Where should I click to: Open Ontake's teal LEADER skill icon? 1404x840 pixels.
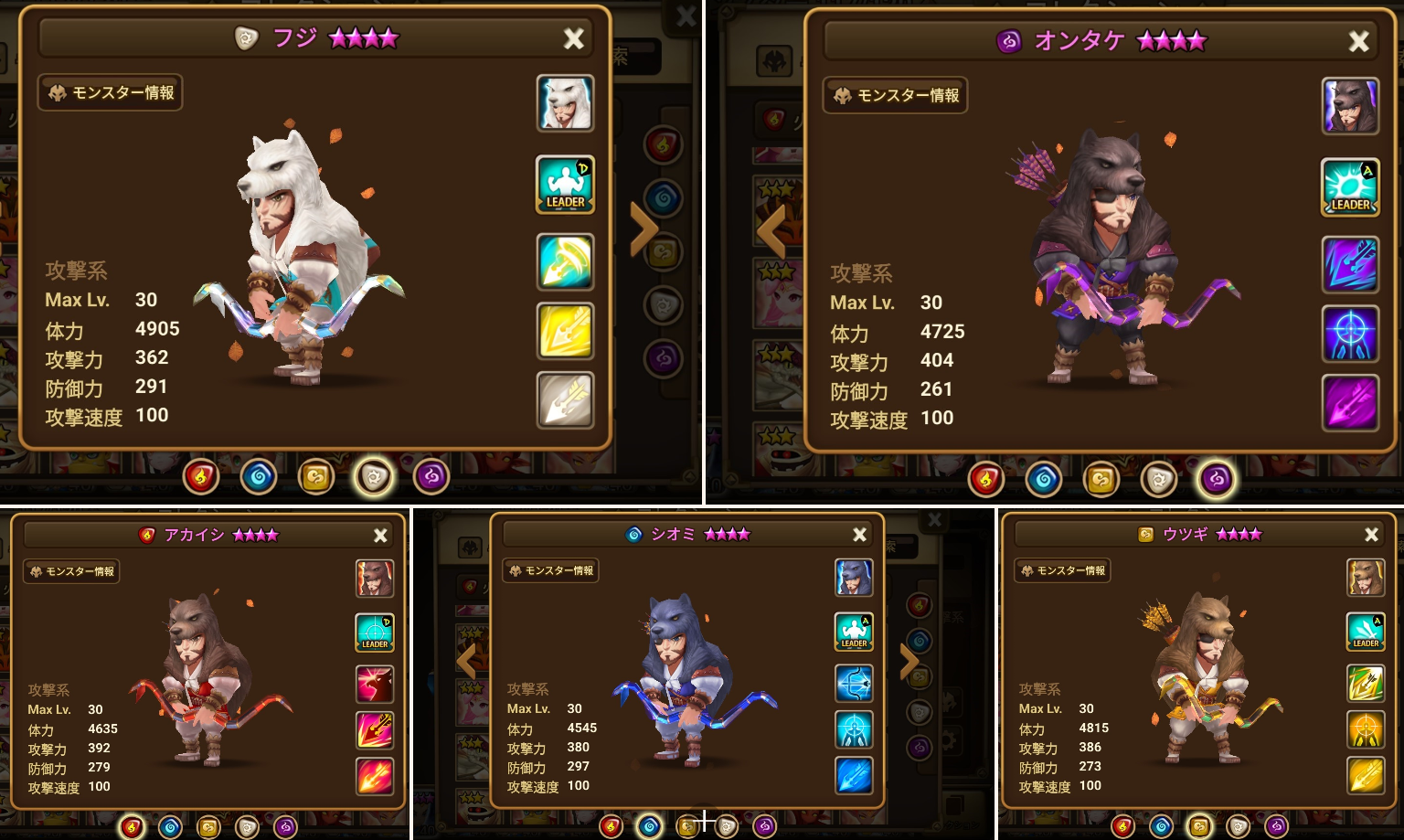pyautogui.click(x=1350, y=187)
